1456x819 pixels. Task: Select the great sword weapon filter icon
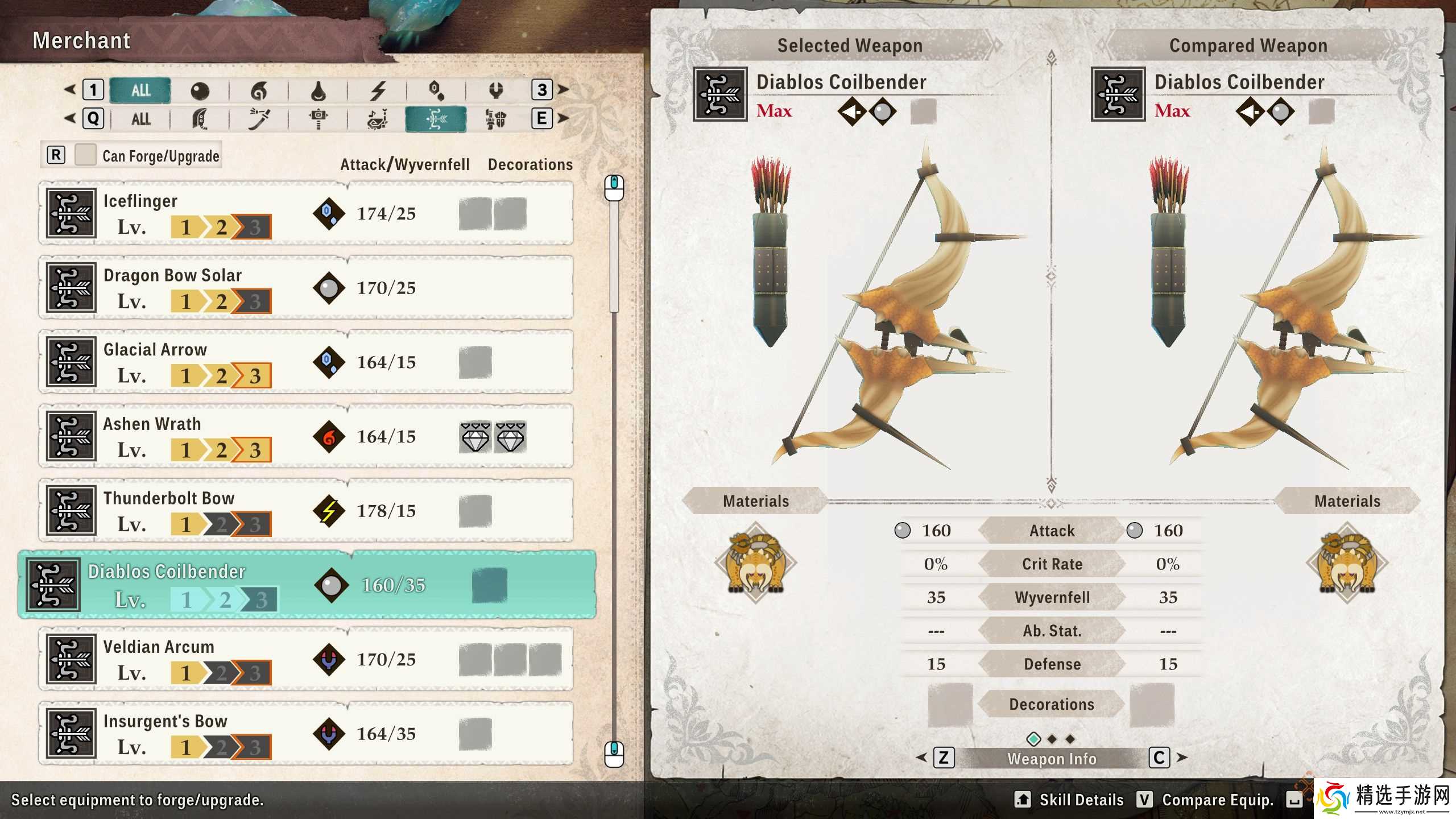tap(200, 119)
